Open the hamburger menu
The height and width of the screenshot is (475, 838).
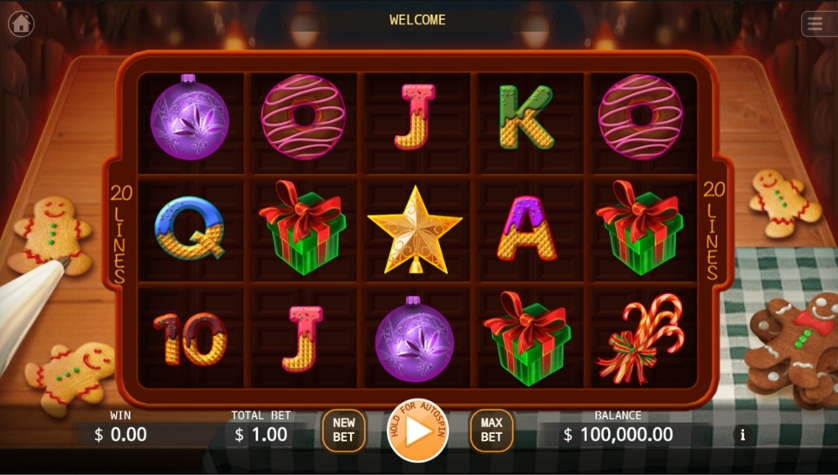coord(815,24)
